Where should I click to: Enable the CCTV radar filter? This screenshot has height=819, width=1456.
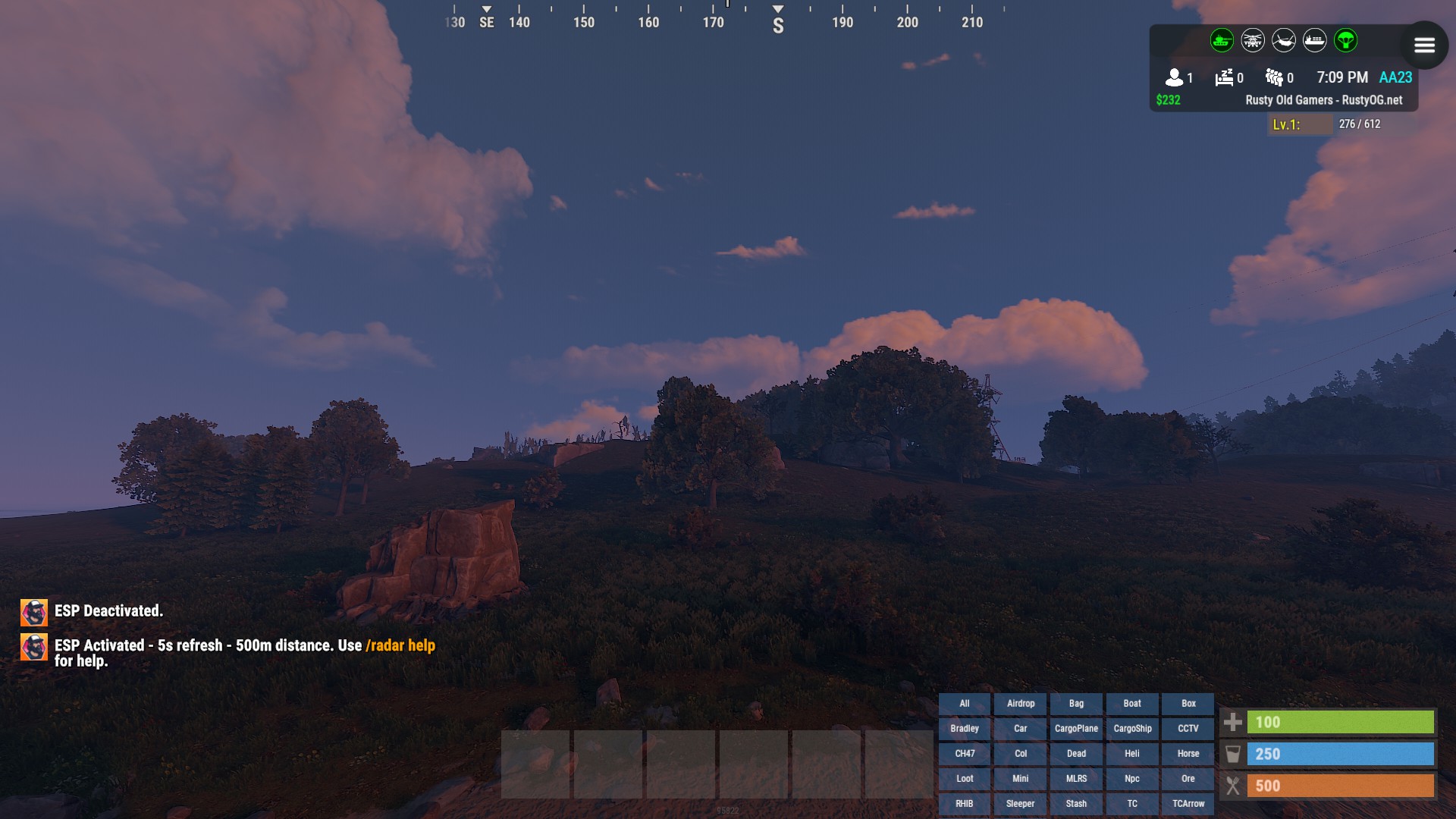coord(1188,729)
